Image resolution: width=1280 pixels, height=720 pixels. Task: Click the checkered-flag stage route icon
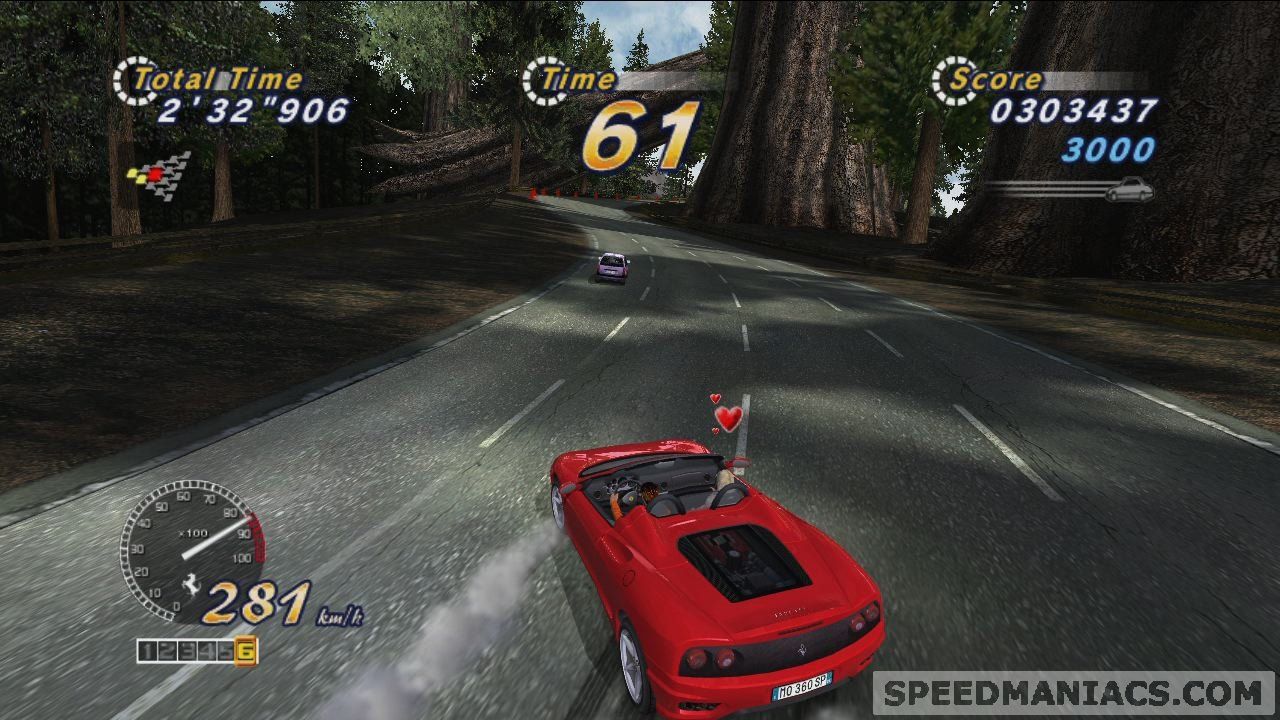tap(160, 176)
